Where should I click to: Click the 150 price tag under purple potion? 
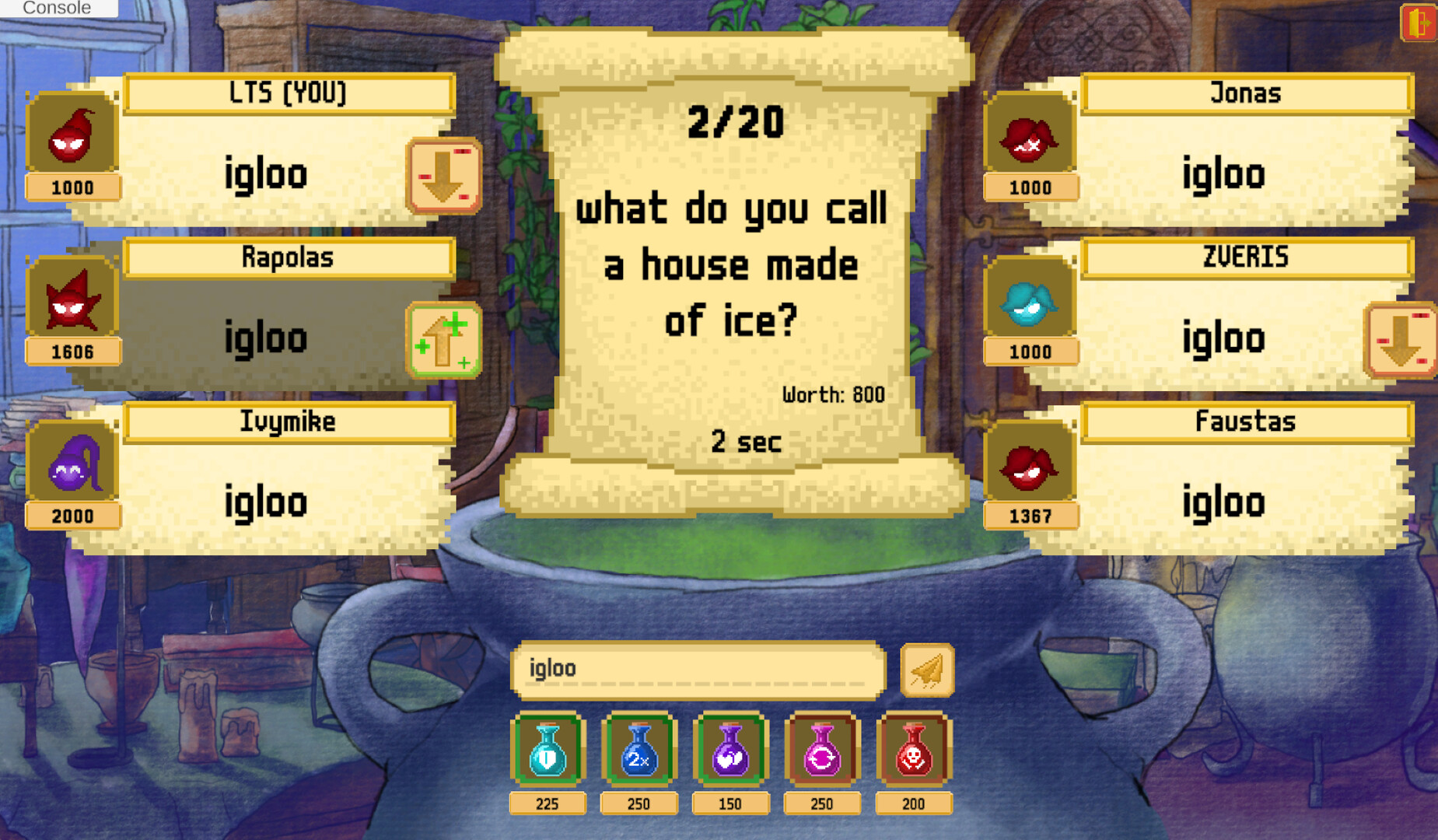tap(730, 803)
